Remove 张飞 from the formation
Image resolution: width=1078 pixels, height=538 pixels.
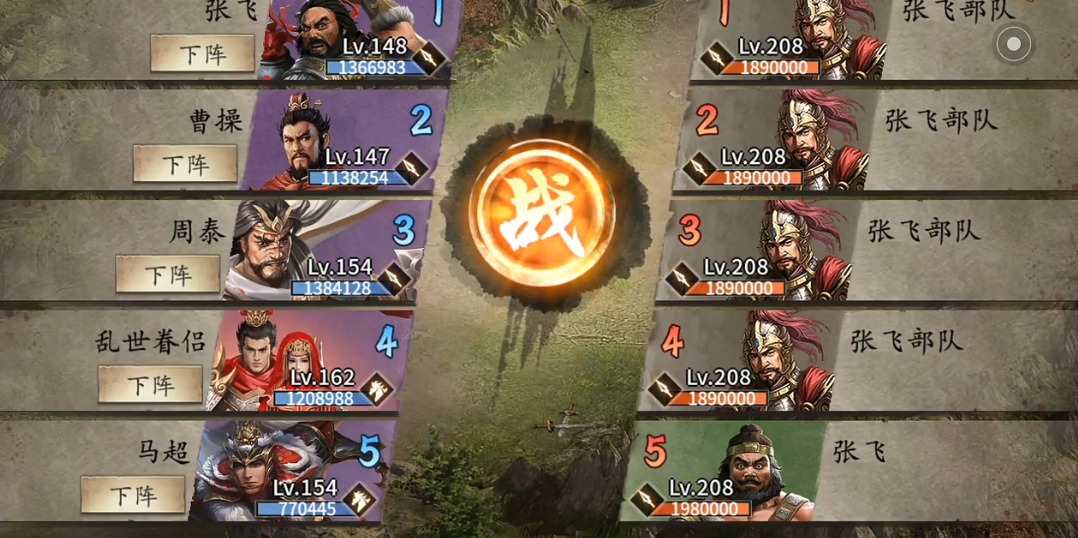point(202,54)
